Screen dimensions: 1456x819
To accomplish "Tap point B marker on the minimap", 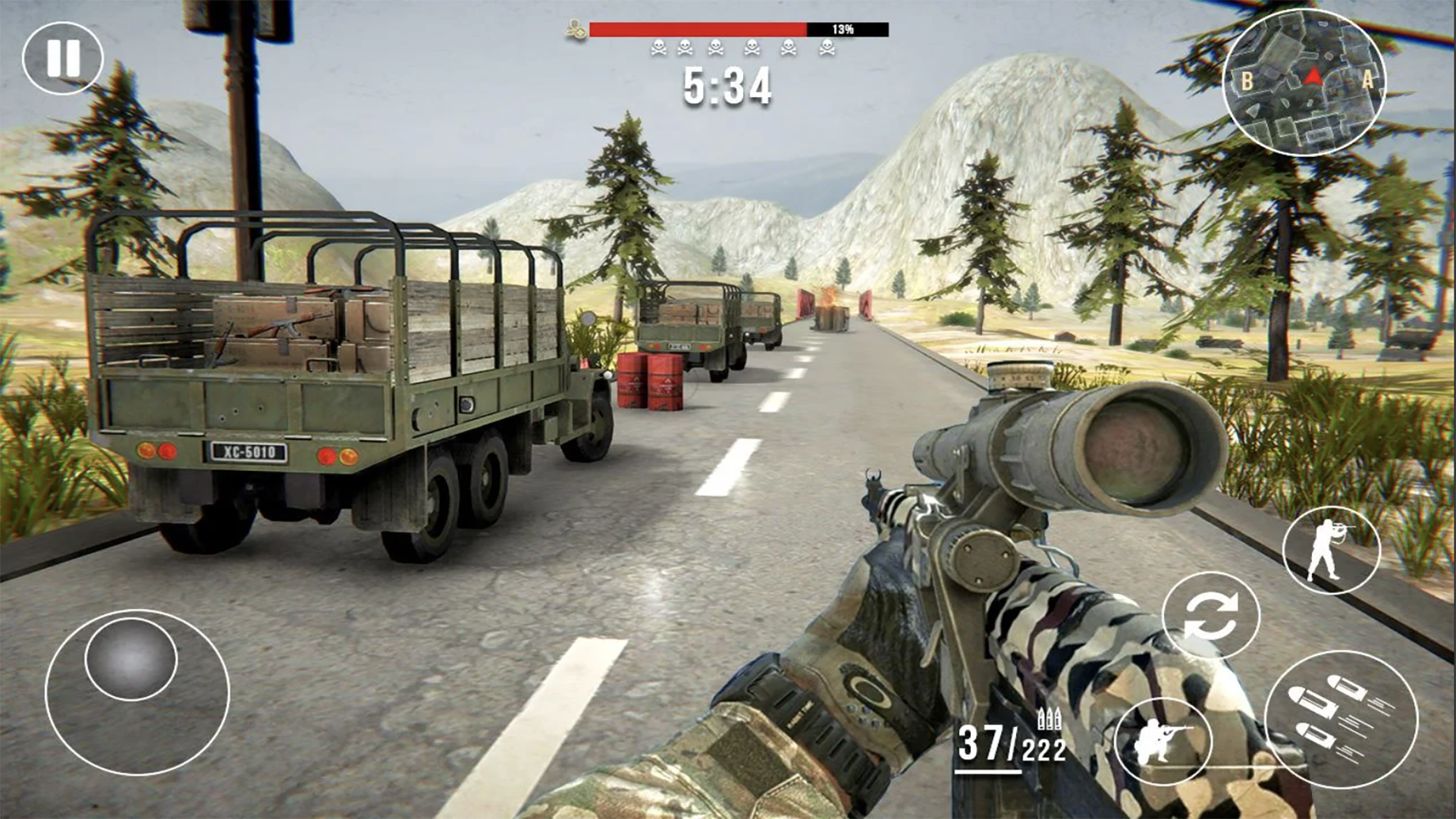I will (1246, 79).
